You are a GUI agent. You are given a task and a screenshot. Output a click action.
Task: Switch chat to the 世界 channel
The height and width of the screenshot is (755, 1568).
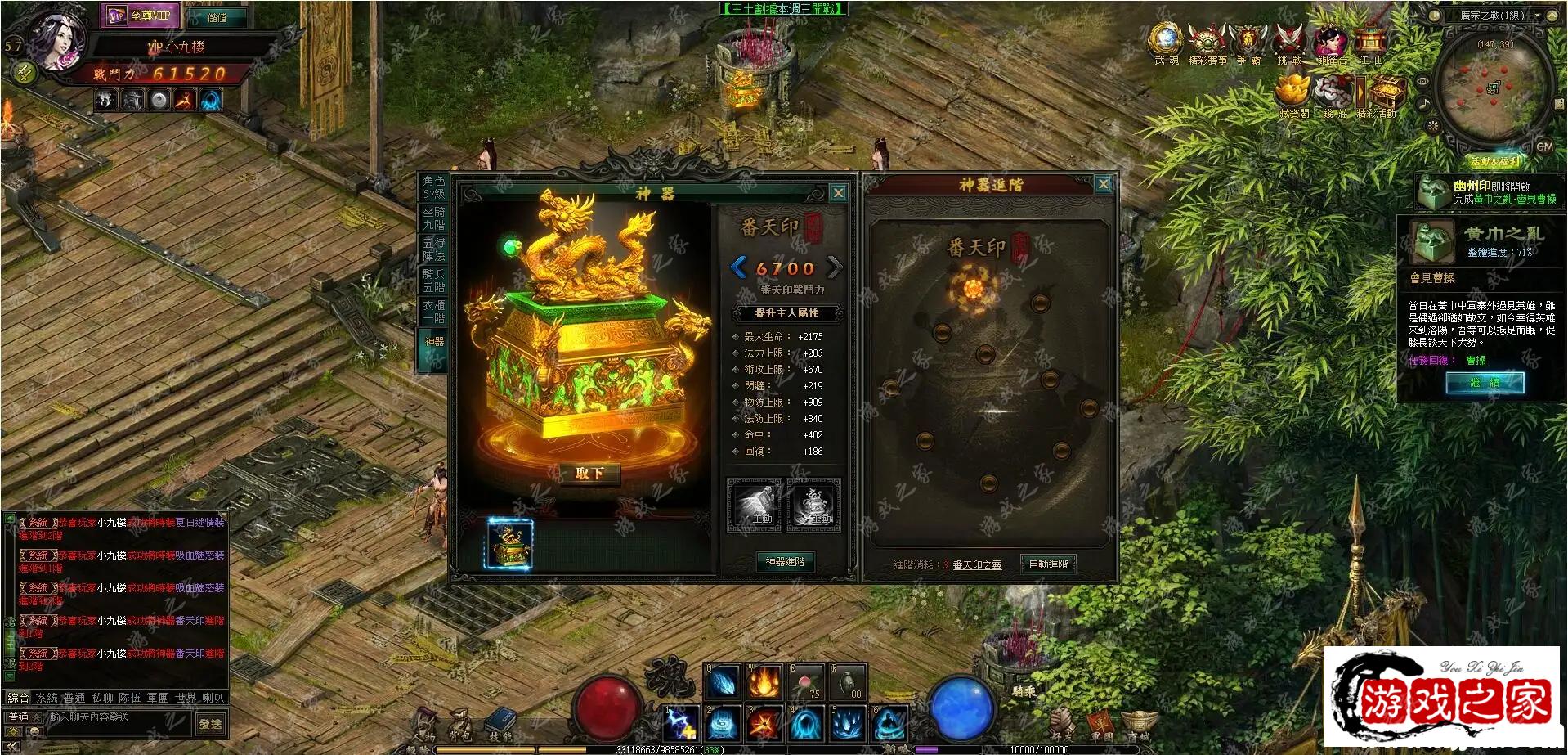pyautogui.click(x=186, y=698)
